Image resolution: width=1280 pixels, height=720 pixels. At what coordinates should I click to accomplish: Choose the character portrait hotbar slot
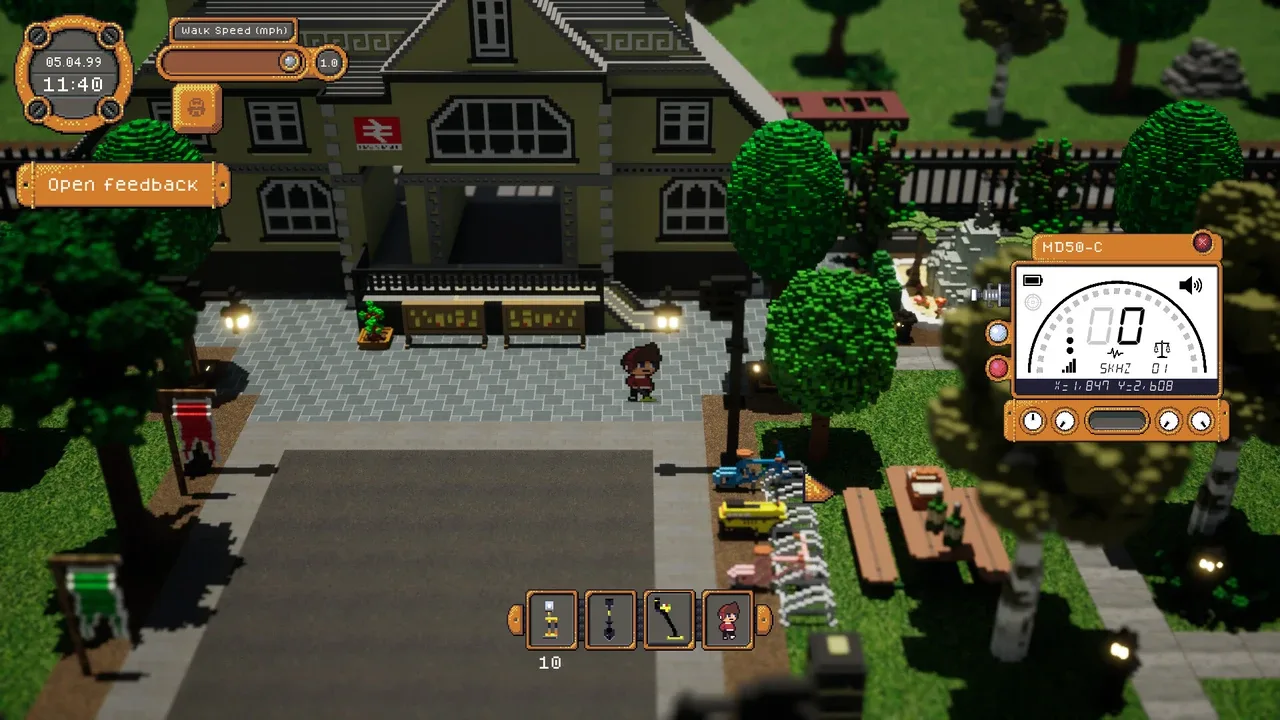728,619
